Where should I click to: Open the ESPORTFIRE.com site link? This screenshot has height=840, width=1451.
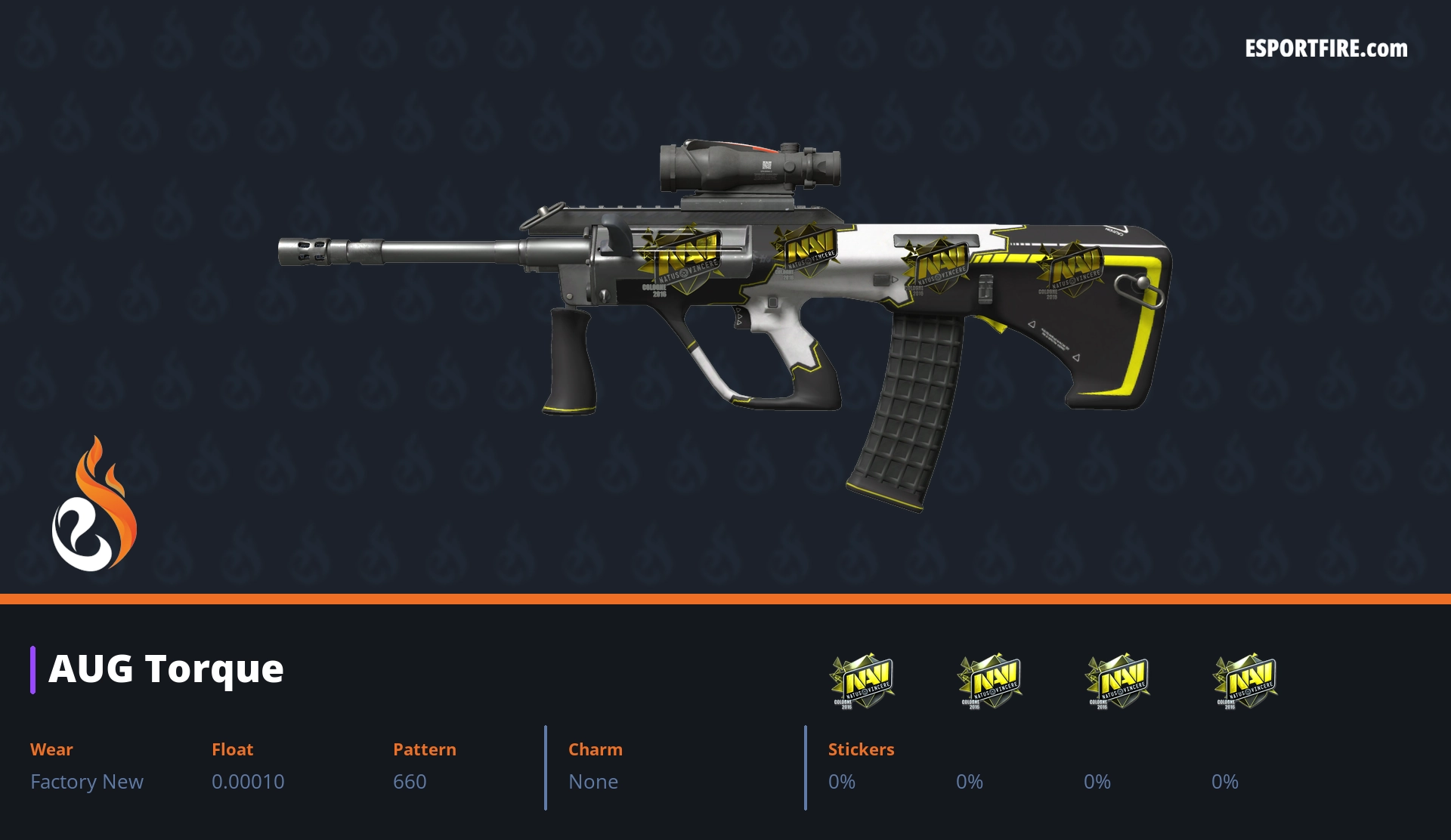coord(1326,49)
